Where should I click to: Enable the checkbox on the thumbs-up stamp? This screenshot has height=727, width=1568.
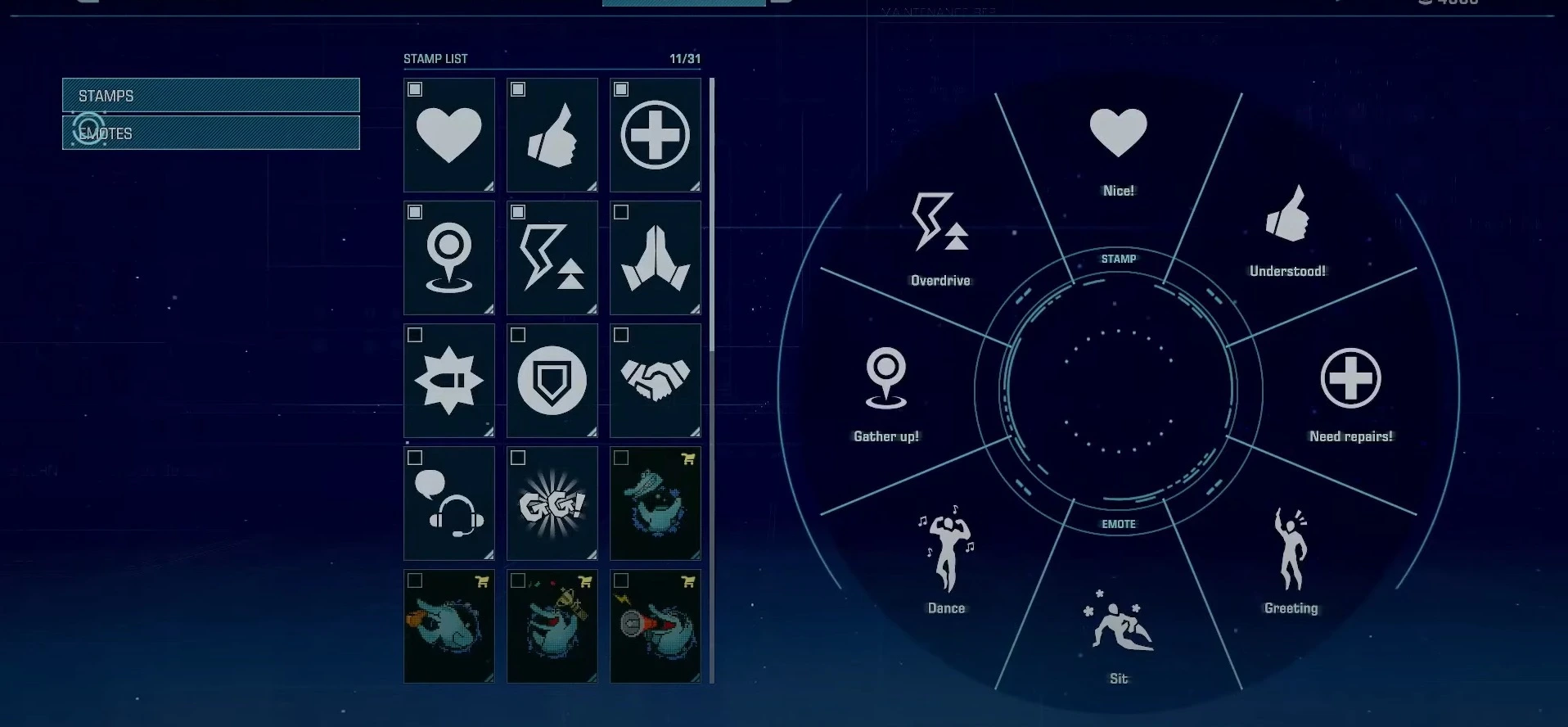pyautogui.click(x=519, y=90)
